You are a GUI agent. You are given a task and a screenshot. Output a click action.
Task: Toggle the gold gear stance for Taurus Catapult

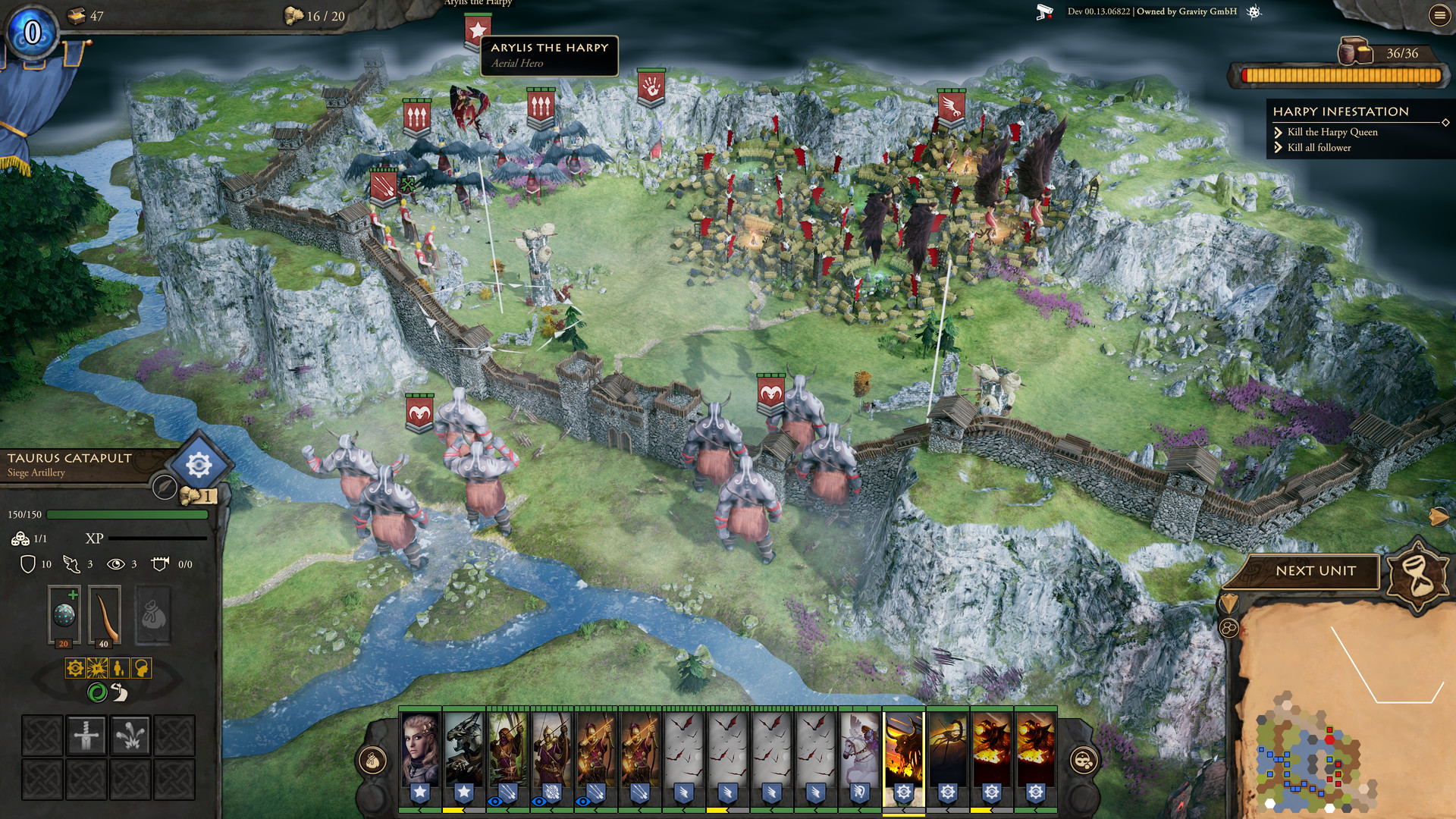click(x=76, y=669)
